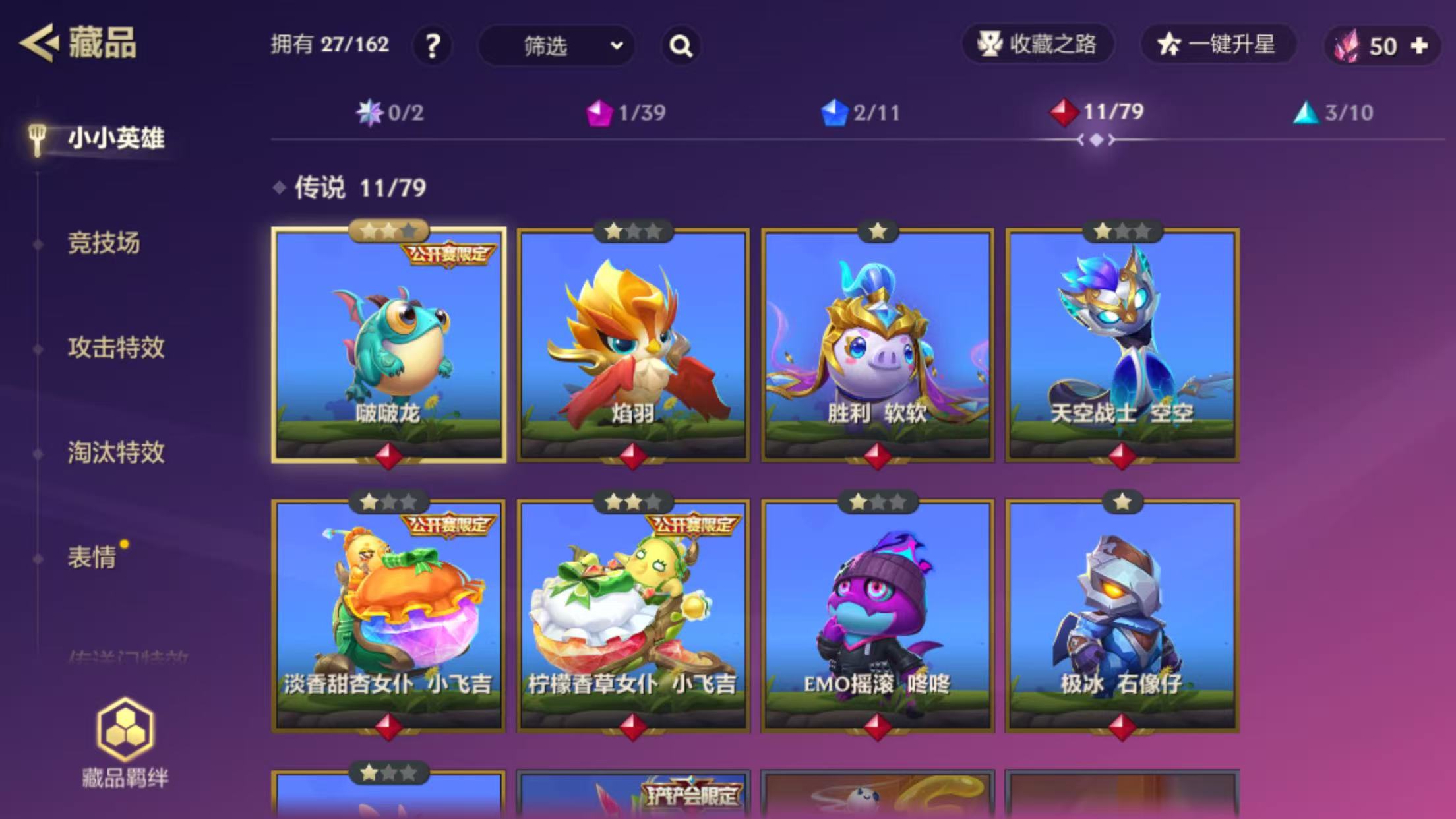
Task: Activate 一键升星 star upgrade
Action: (x=1217, y=44)
